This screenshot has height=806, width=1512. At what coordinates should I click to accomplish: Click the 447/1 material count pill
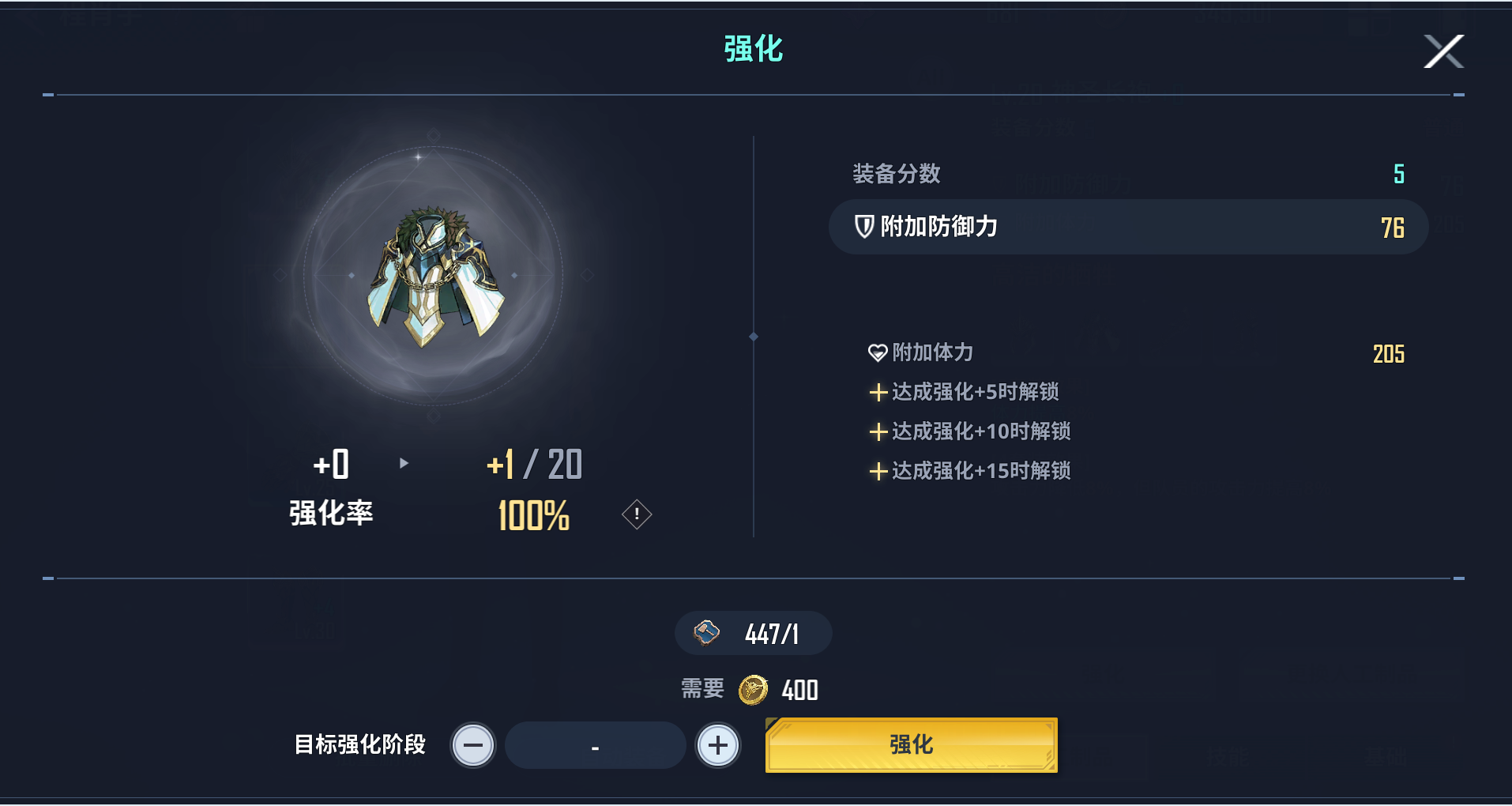(x=753, y=633)
